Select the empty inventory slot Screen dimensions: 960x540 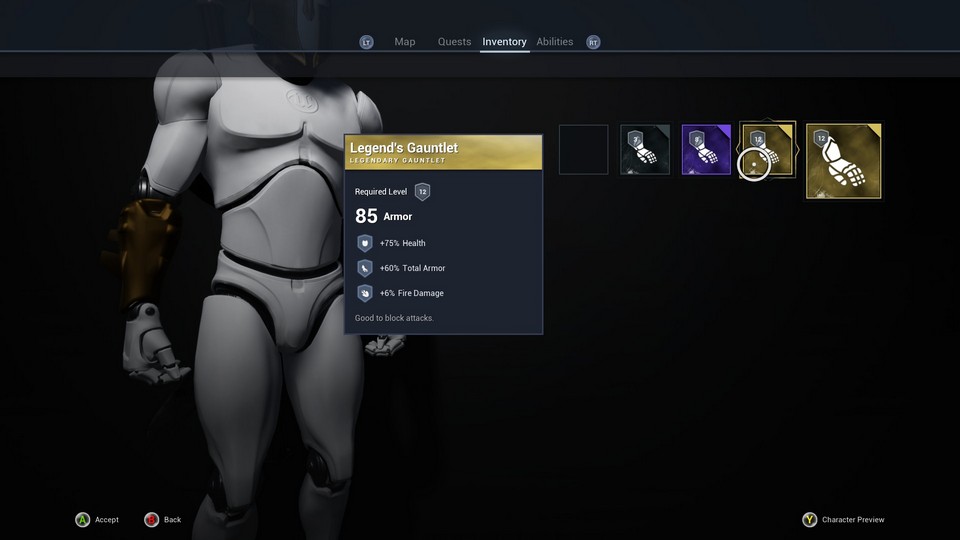point(584,150)
